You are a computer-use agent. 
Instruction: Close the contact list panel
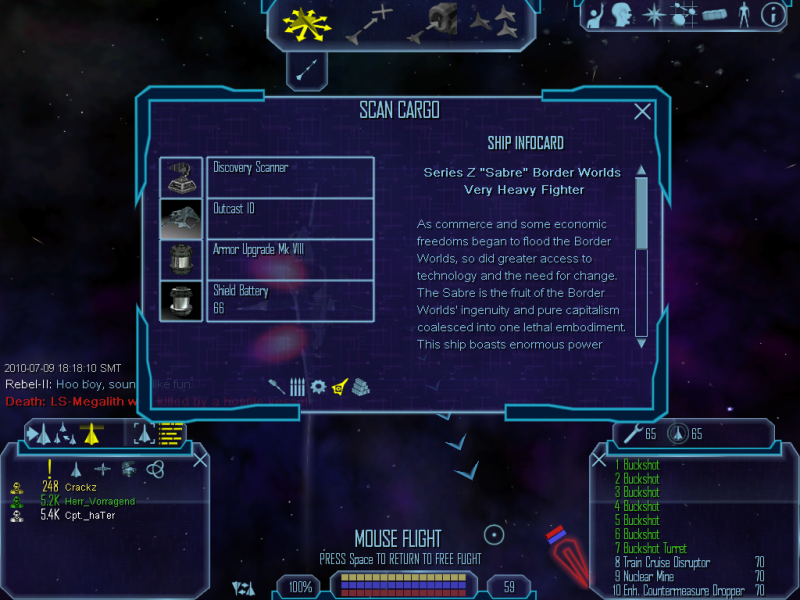click(x=200, y=459)
